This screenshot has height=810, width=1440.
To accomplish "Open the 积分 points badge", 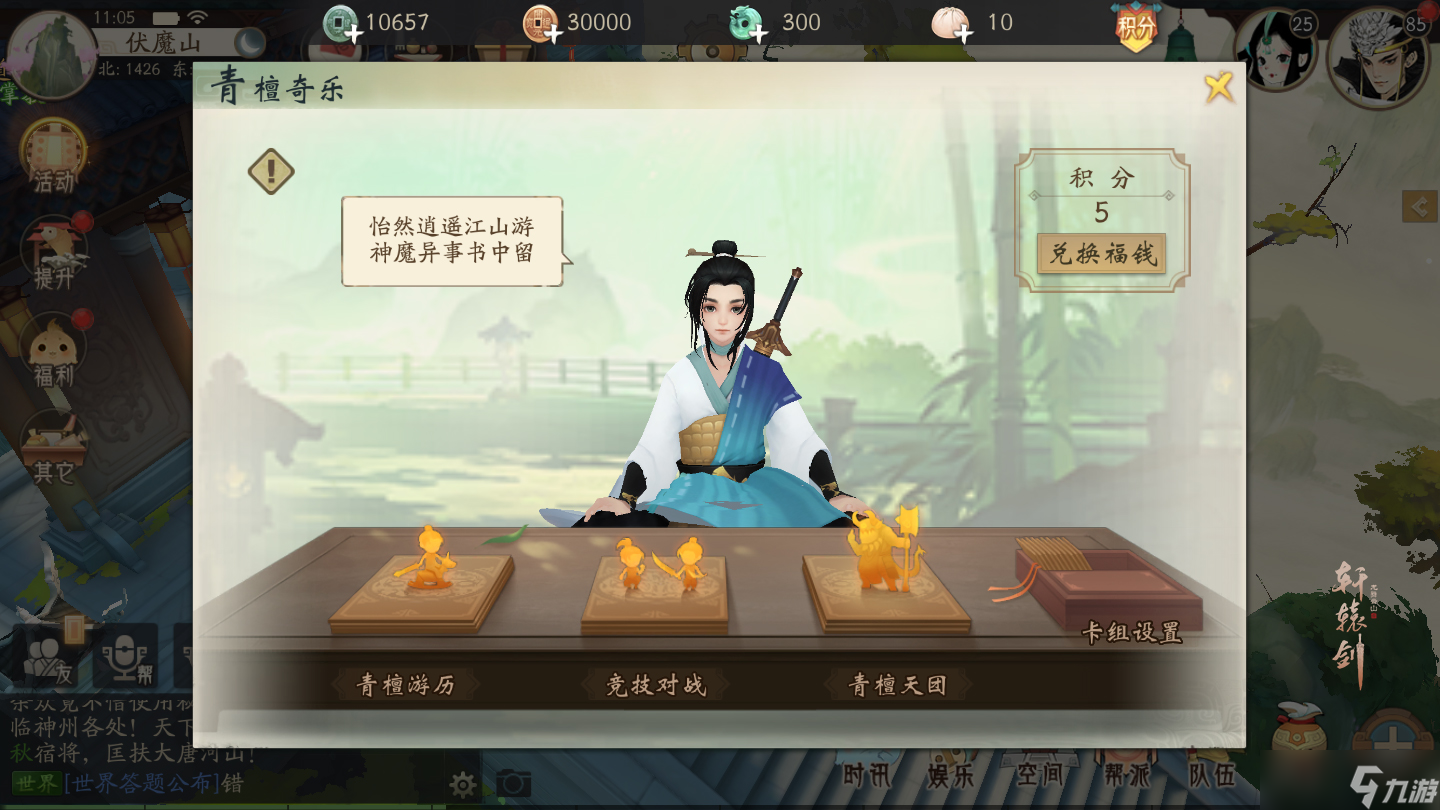I will (x=1136, y=26).
